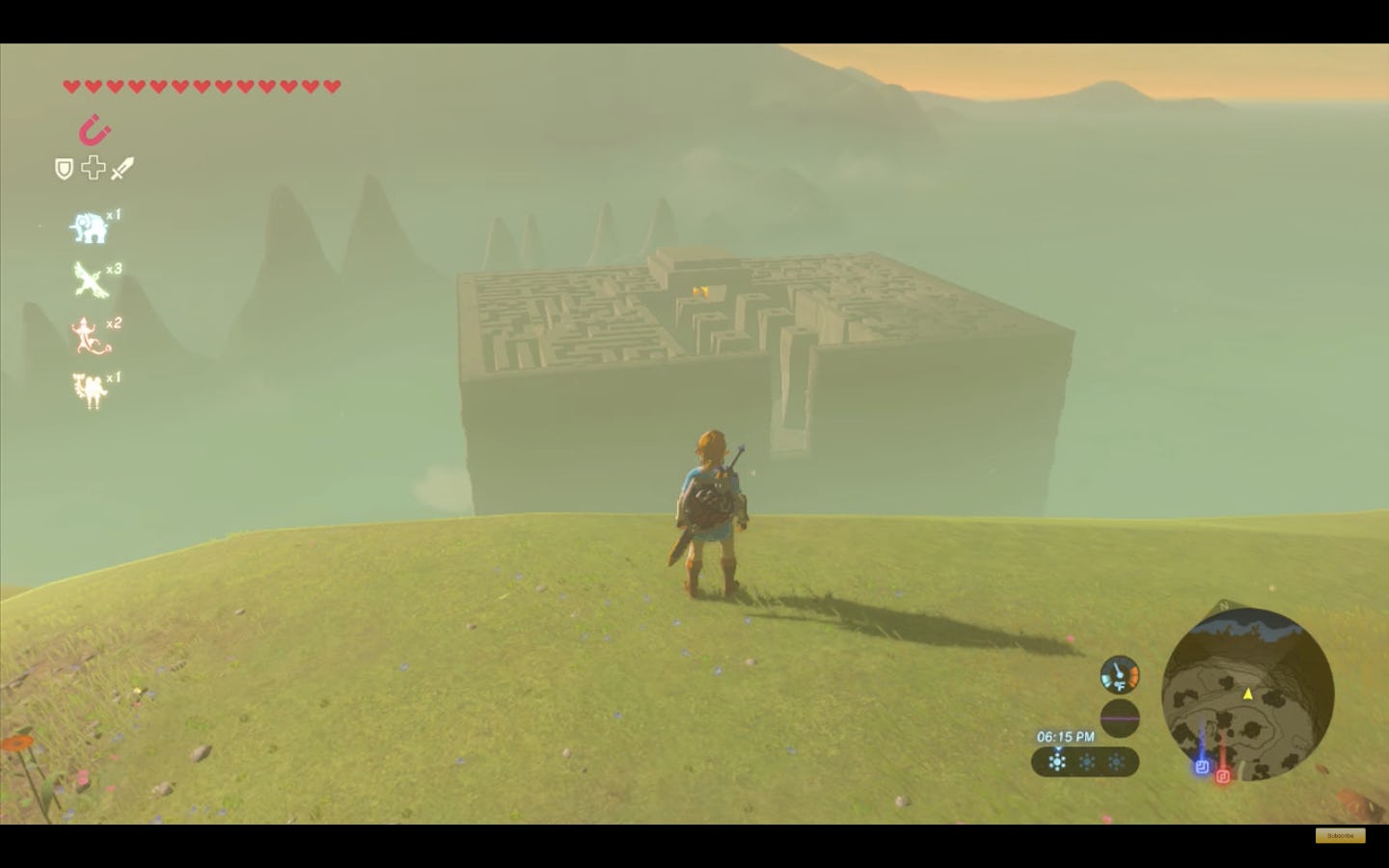
Task: Activate the Urbosa's Fury camel icon
Action: (88, 389)
